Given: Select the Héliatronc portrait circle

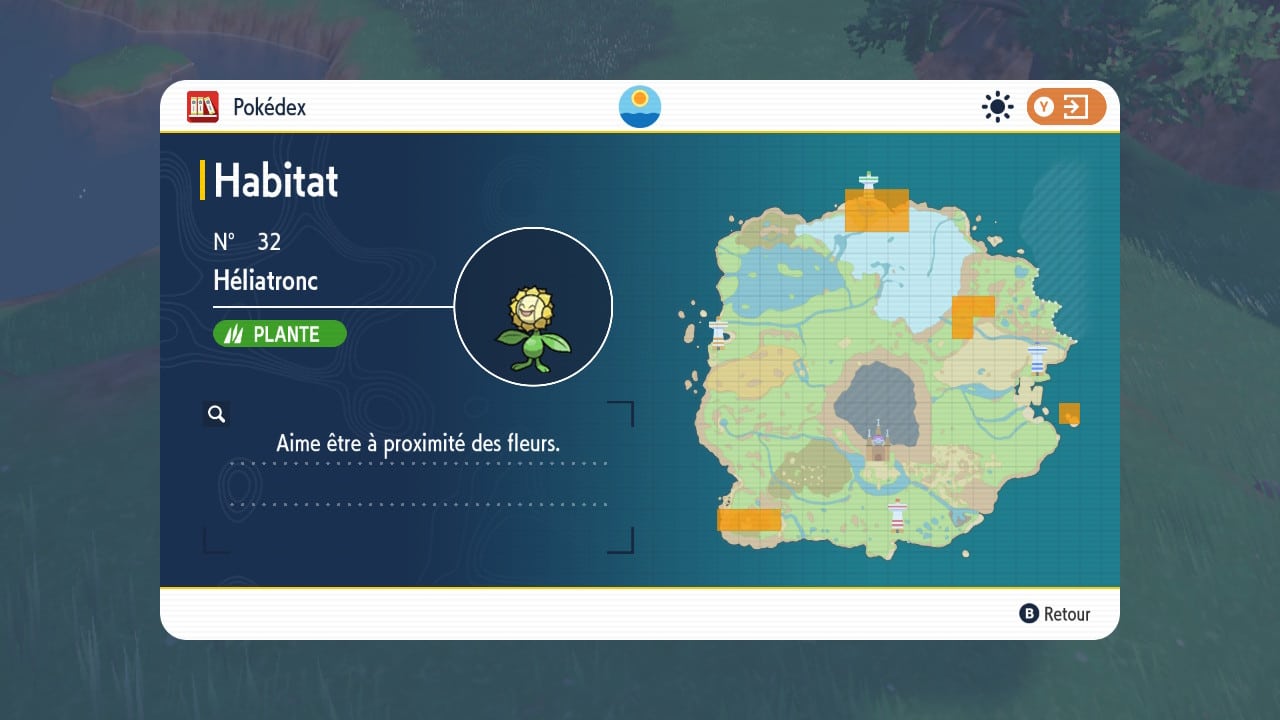Looking at the screenshot, I should point(533,306).
